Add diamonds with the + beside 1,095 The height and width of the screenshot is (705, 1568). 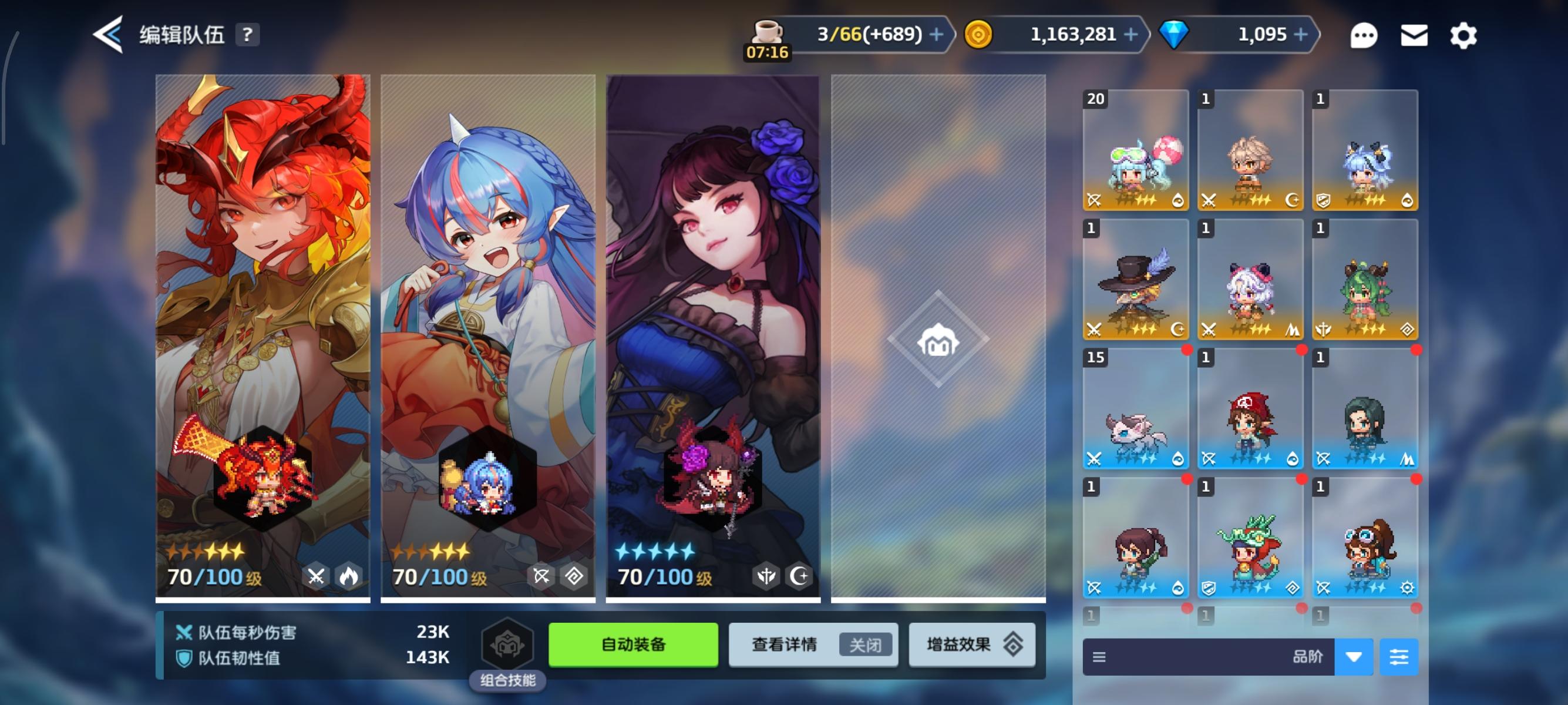pos(1300,34)
